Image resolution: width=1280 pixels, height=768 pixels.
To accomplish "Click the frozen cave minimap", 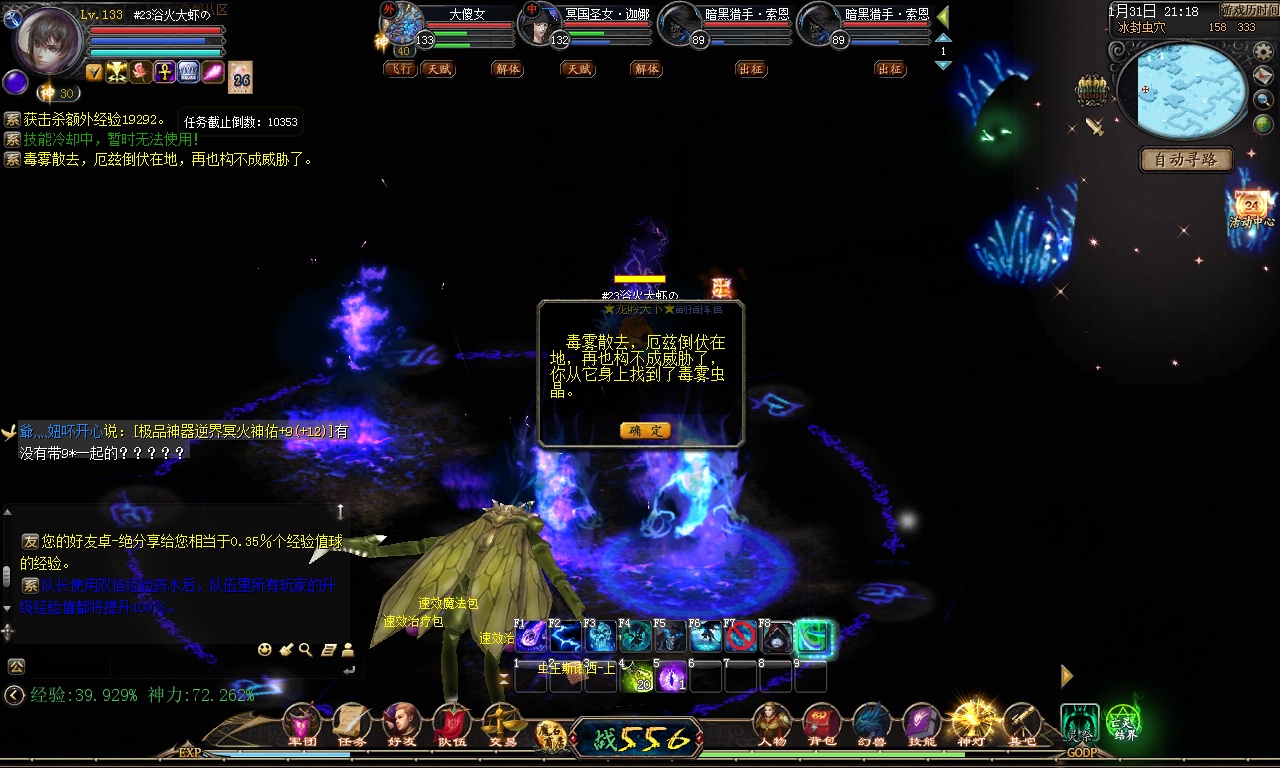I will pyautogui.click(x=1180, y=92).
